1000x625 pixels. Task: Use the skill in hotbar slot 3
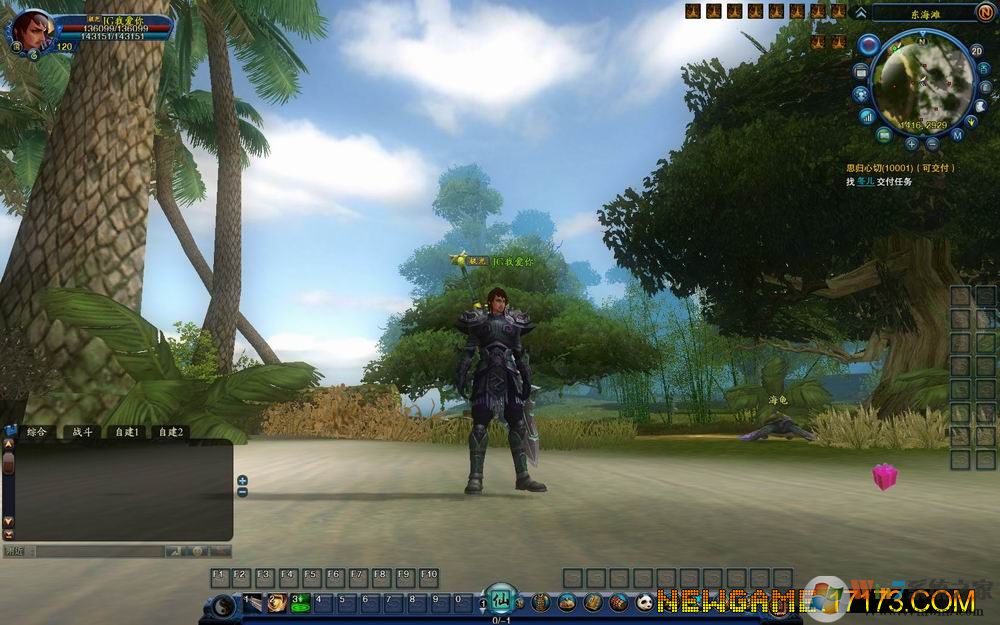(x=298, y=601)
